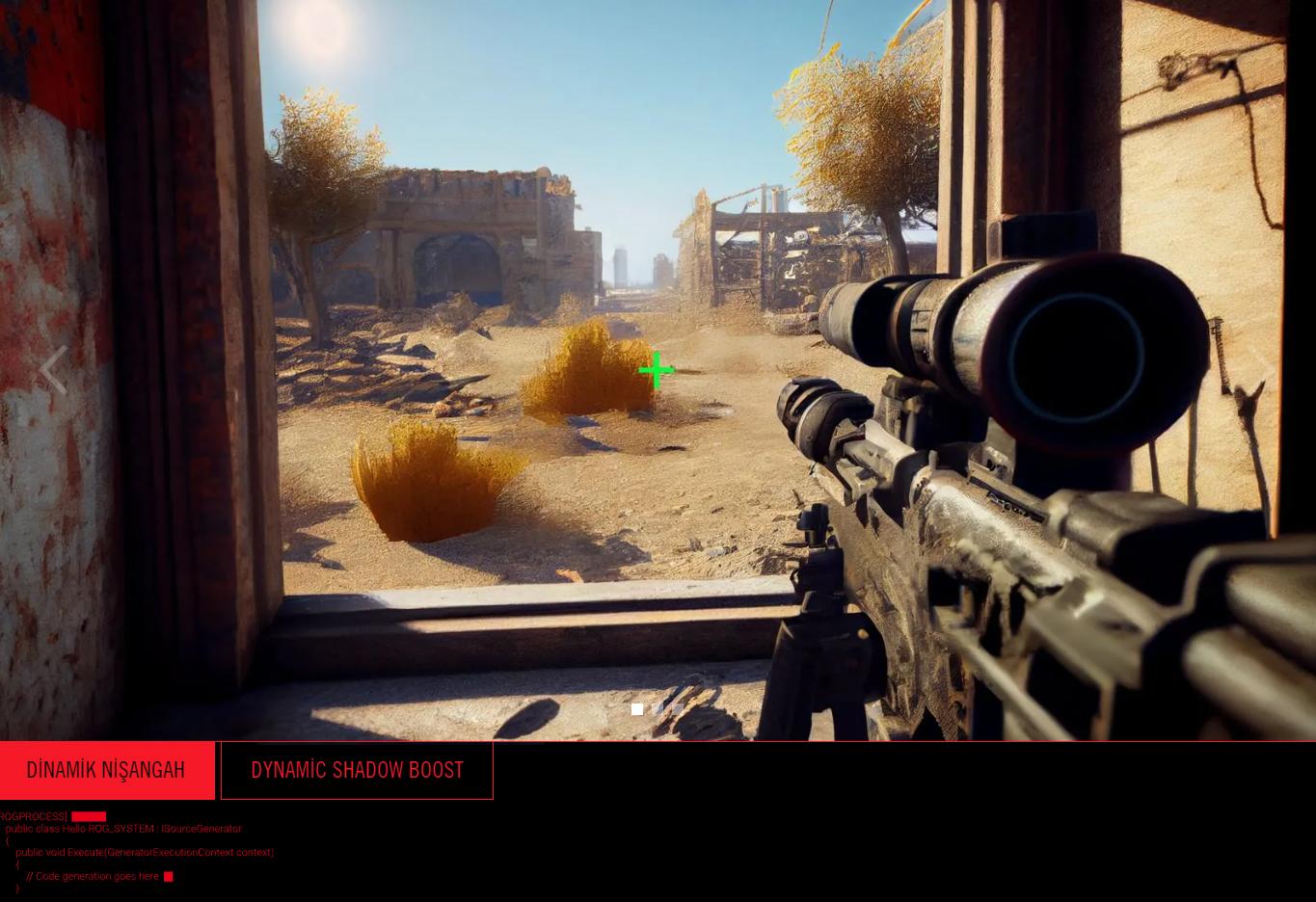
Task: Switch to the DYNAMIC SHADOW BOOST tab
Action: tap(357, 770)
